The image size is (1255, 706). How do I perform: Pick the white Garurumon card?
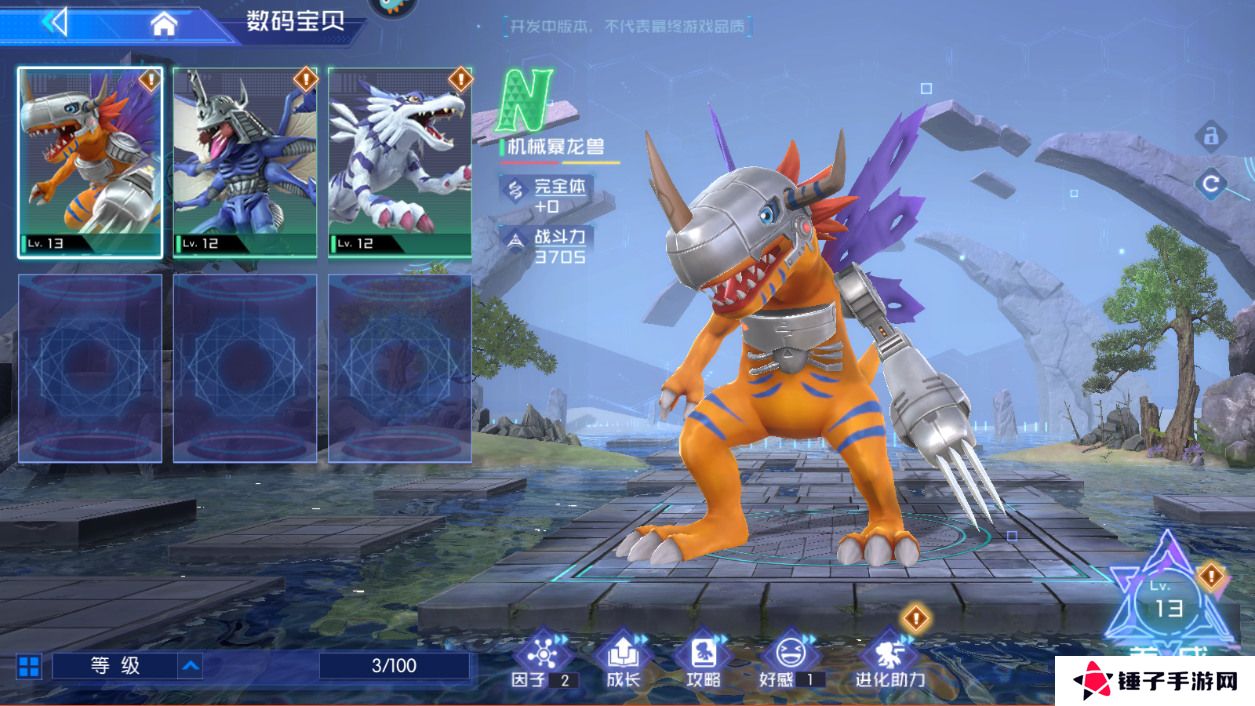(400, 162)
